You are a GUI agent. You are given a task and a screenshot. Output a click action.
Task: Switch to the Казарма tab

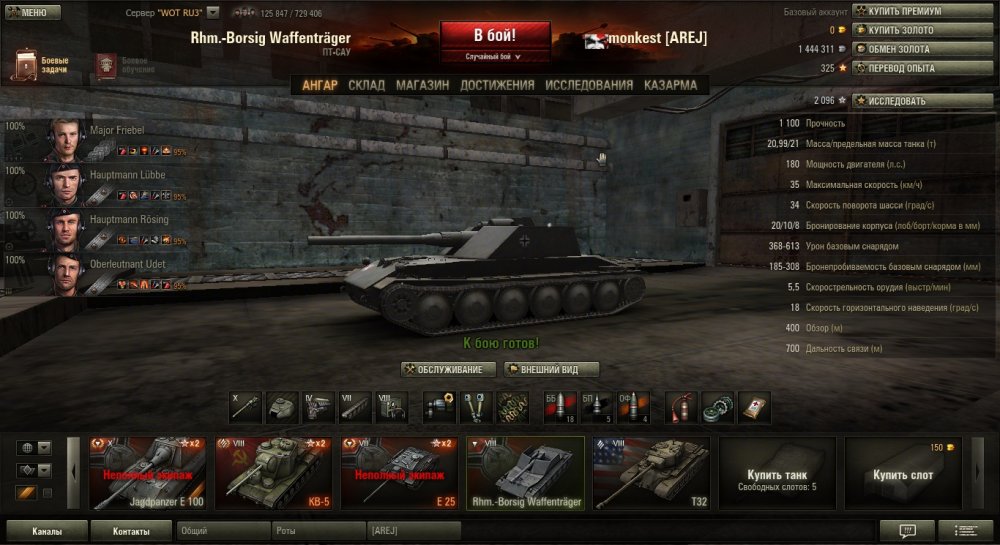(x=670, y=85)
